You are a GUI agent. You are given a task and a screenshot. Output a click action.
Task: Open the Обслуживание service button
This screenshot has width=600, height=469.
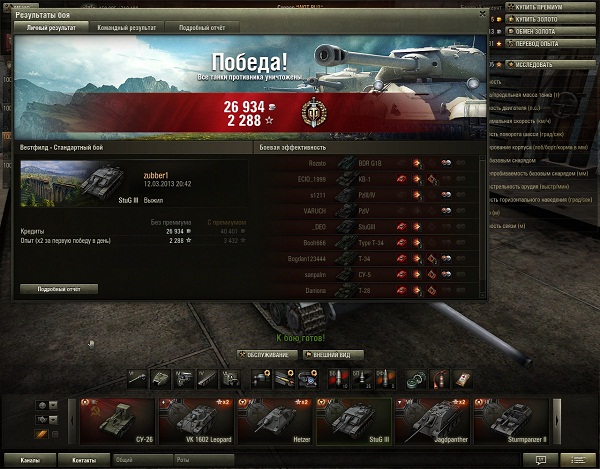point(268,354)
